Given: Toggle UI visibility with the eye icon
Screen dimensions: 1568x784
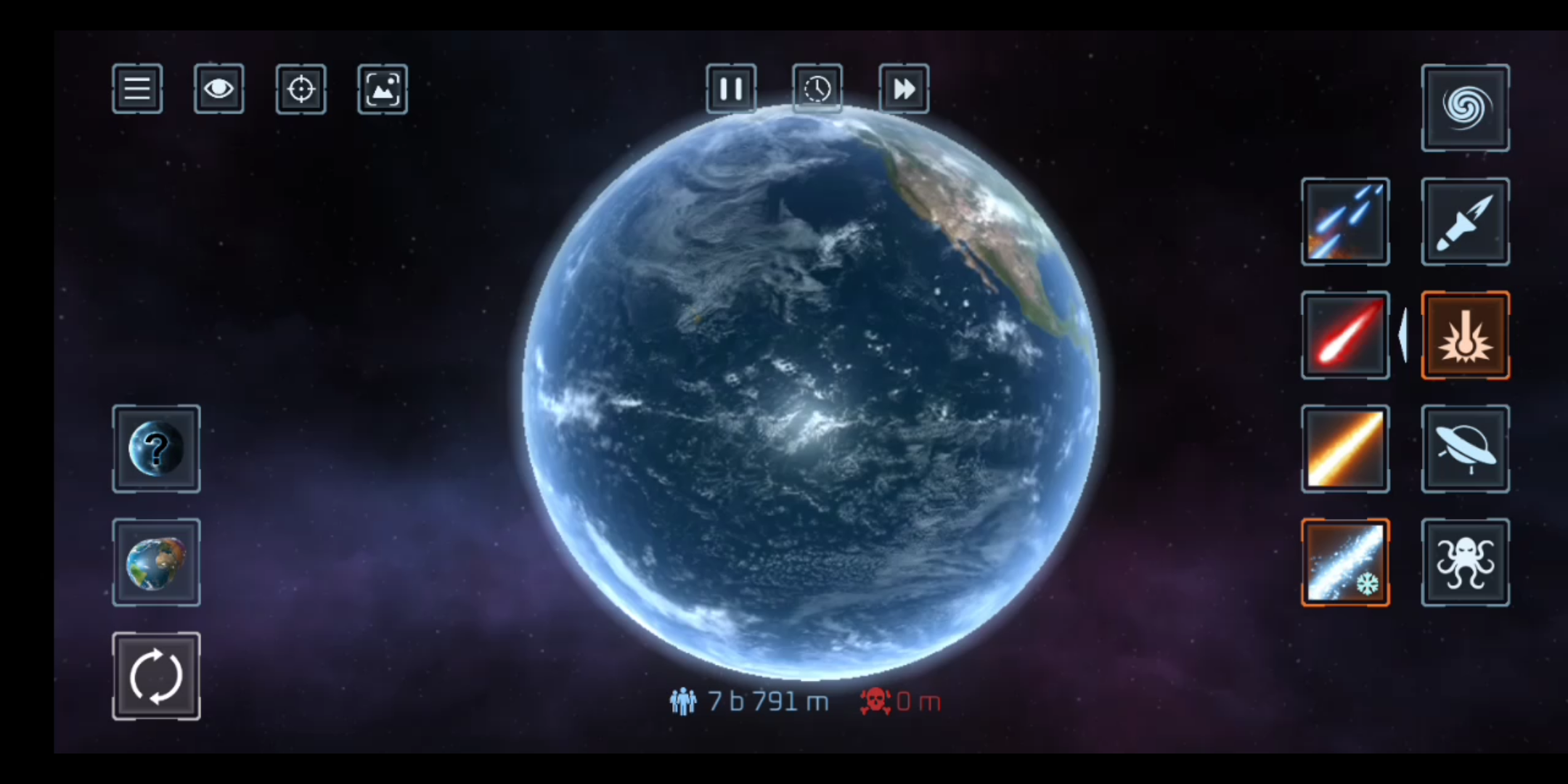Looking at the screenshot, I should click(x=219, y=88).
